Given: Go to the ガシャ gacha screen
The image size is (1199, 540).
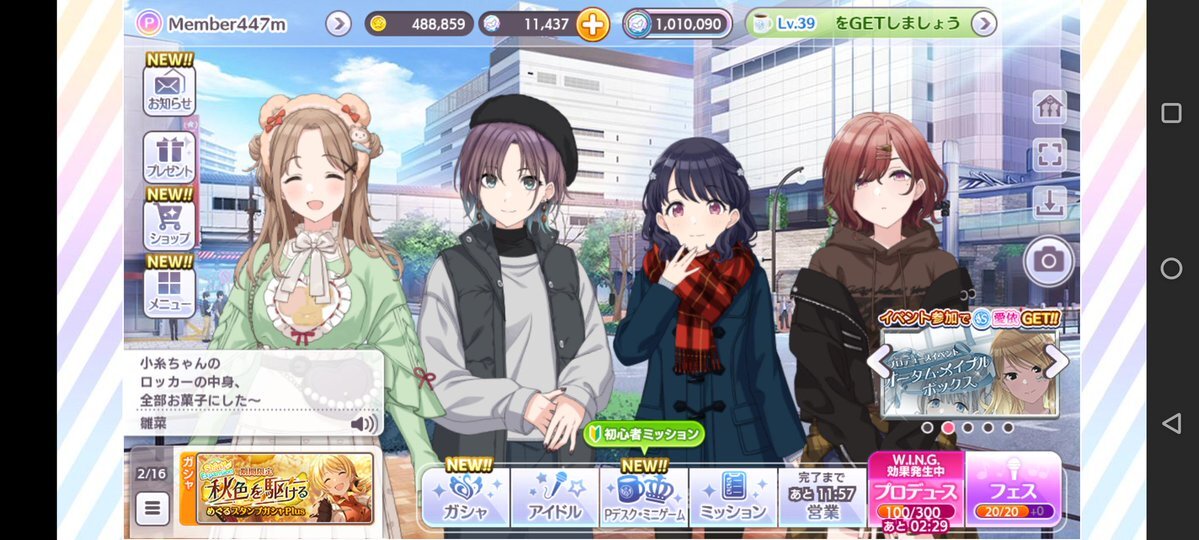Looking at the screenshot, I should [x=465, y=497].
